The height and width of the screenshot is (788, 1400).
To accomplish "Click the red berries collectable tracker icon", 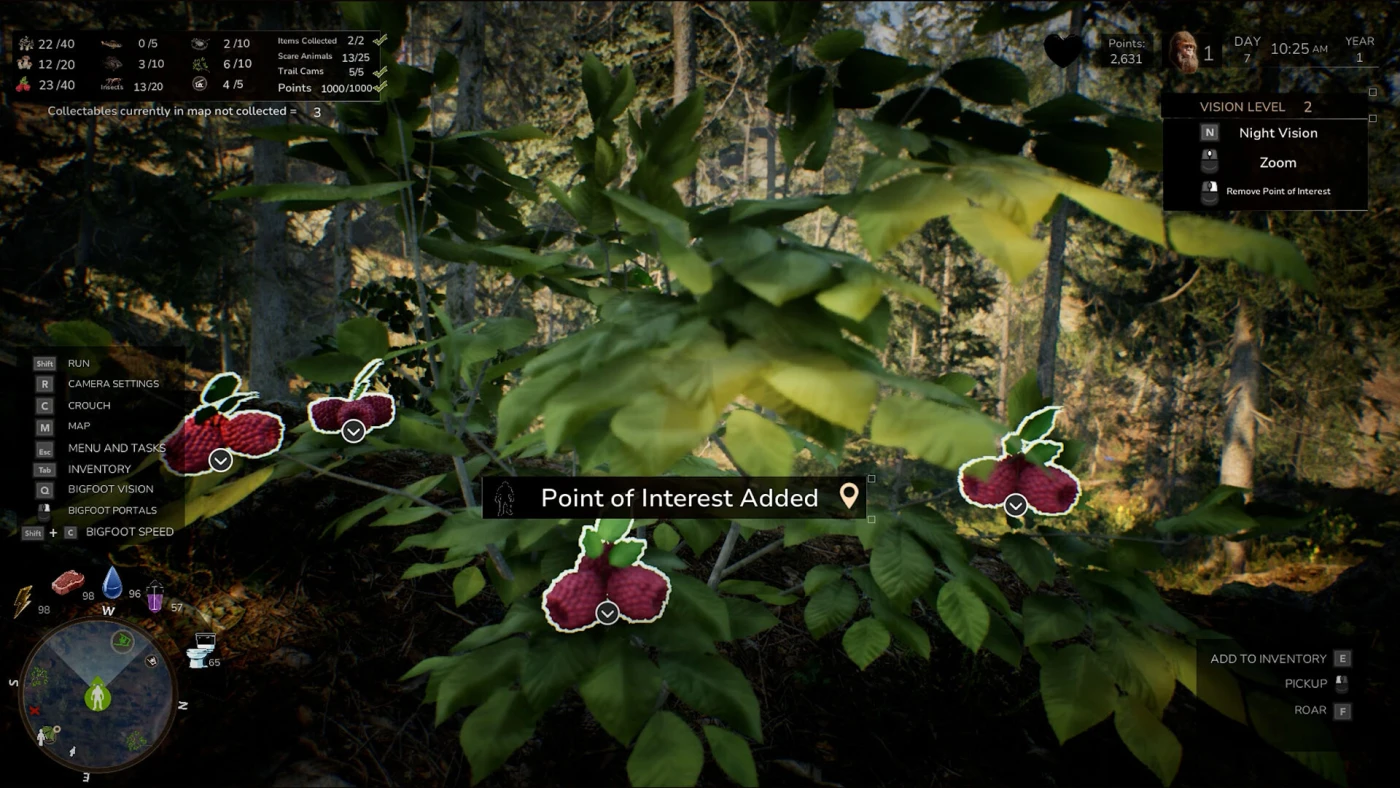I will click(x=24, y=86).
